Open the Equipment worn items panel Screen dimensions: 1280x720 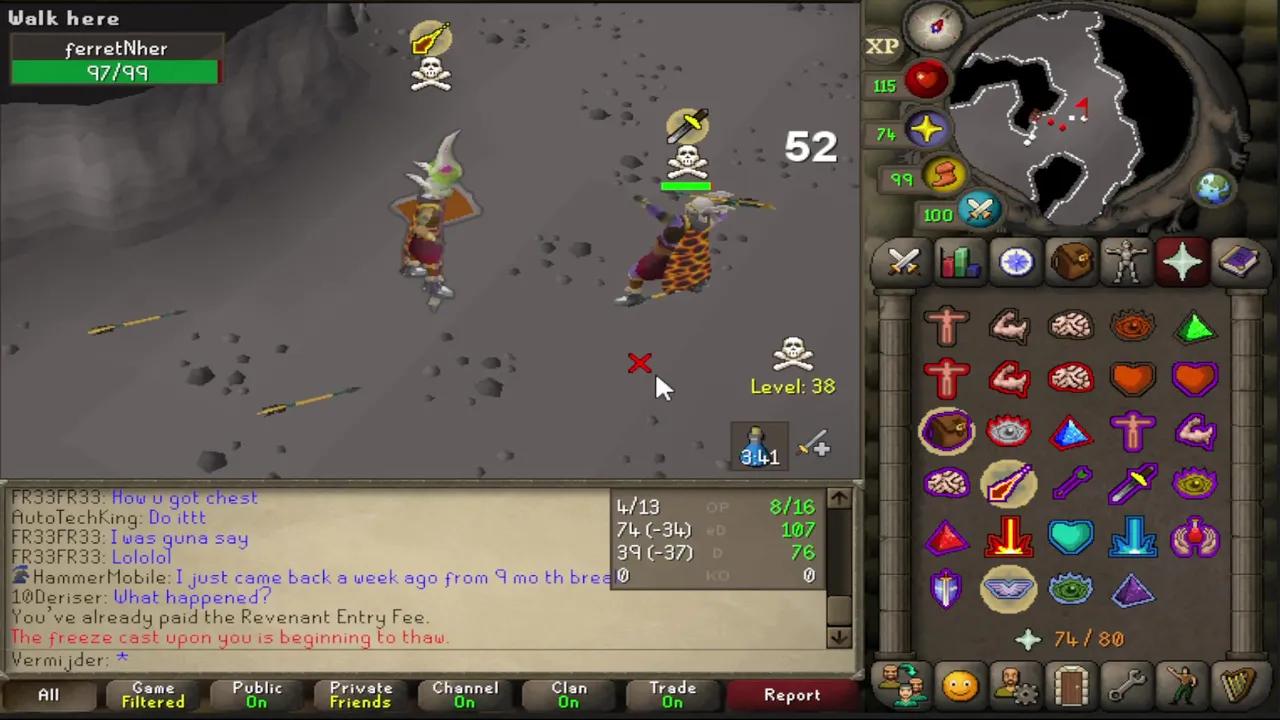click(x=1127, y=262)
